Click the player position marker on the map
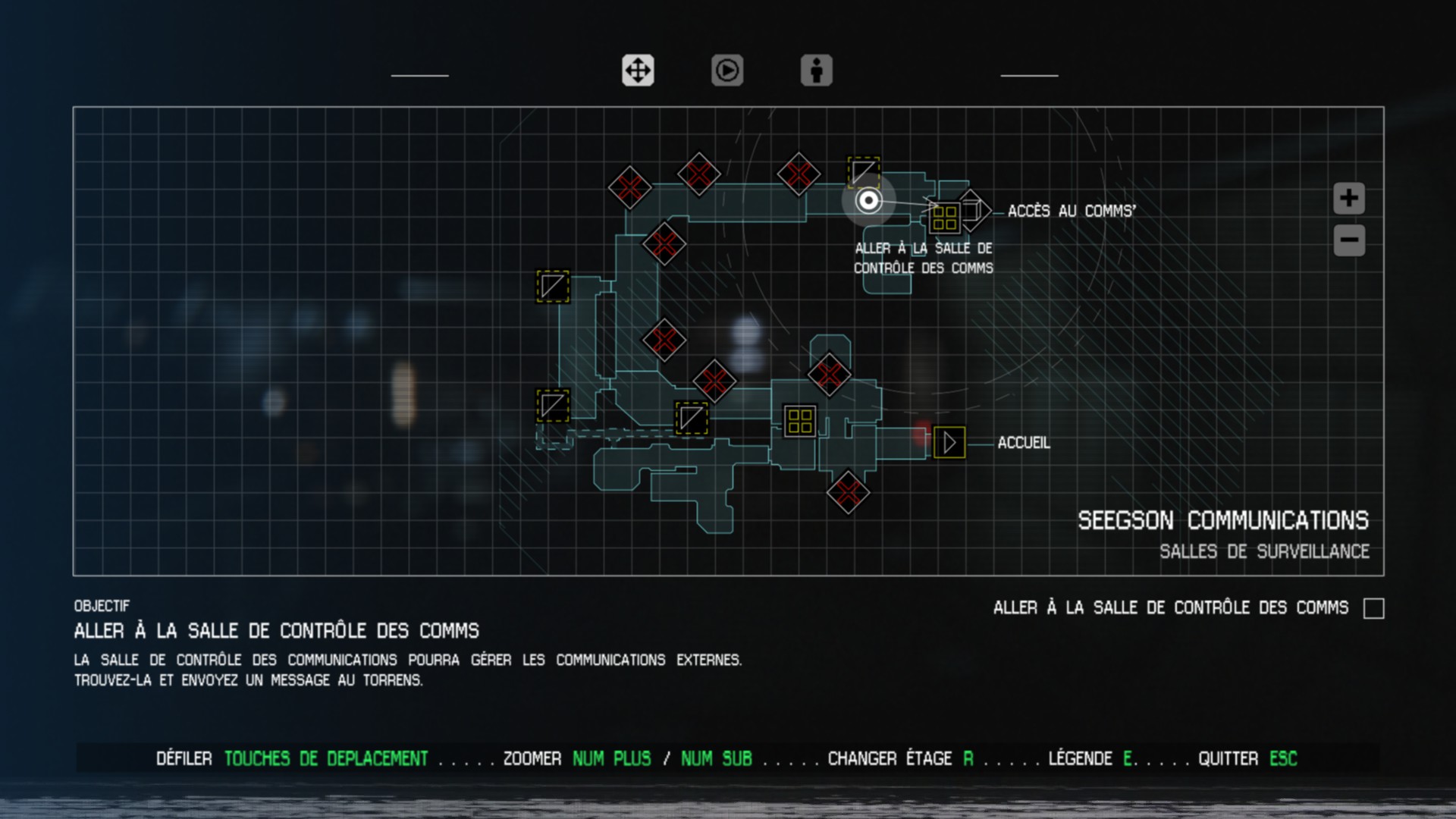 point(867,201)
